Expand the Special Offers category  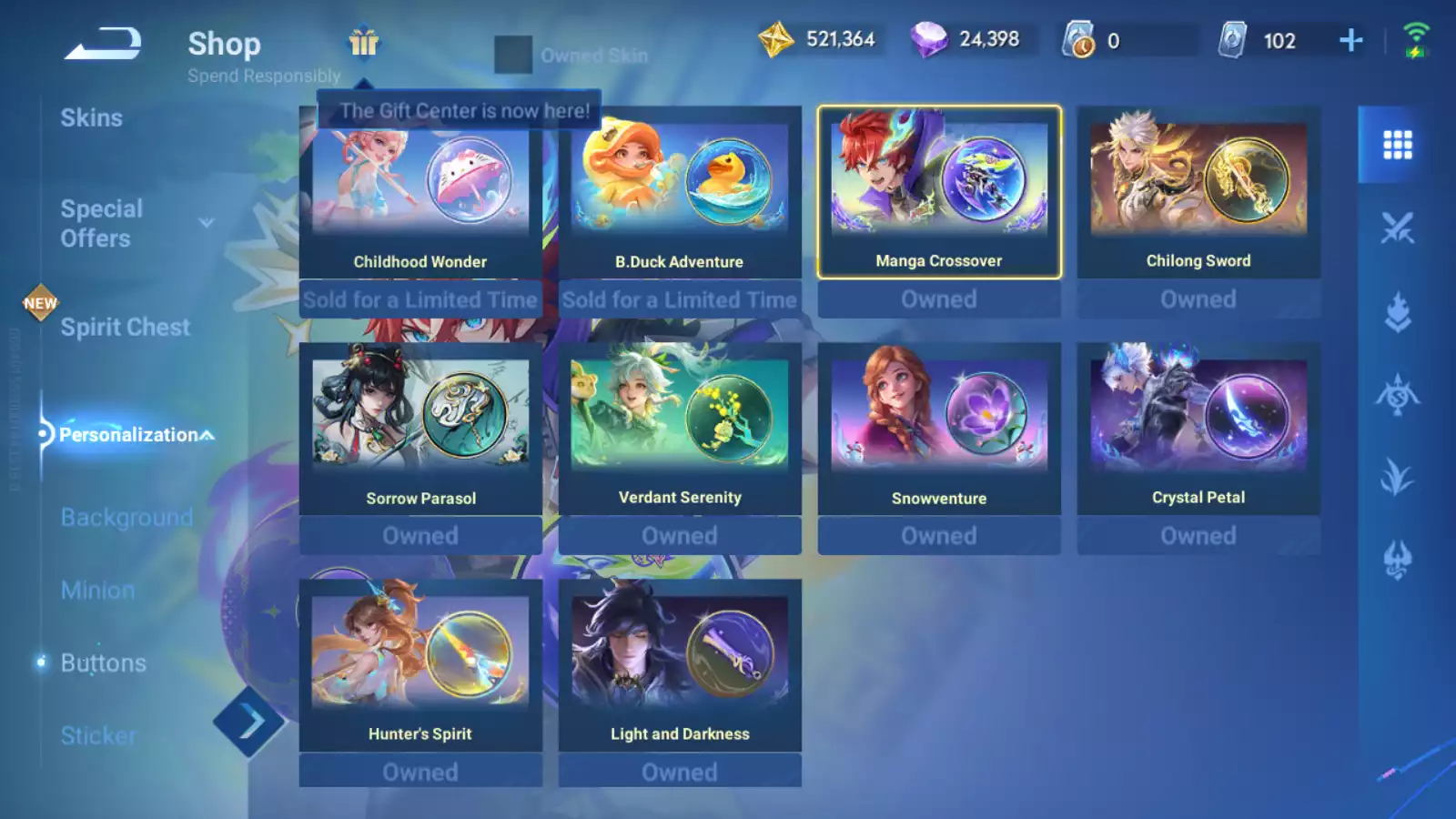pos(207,223)
